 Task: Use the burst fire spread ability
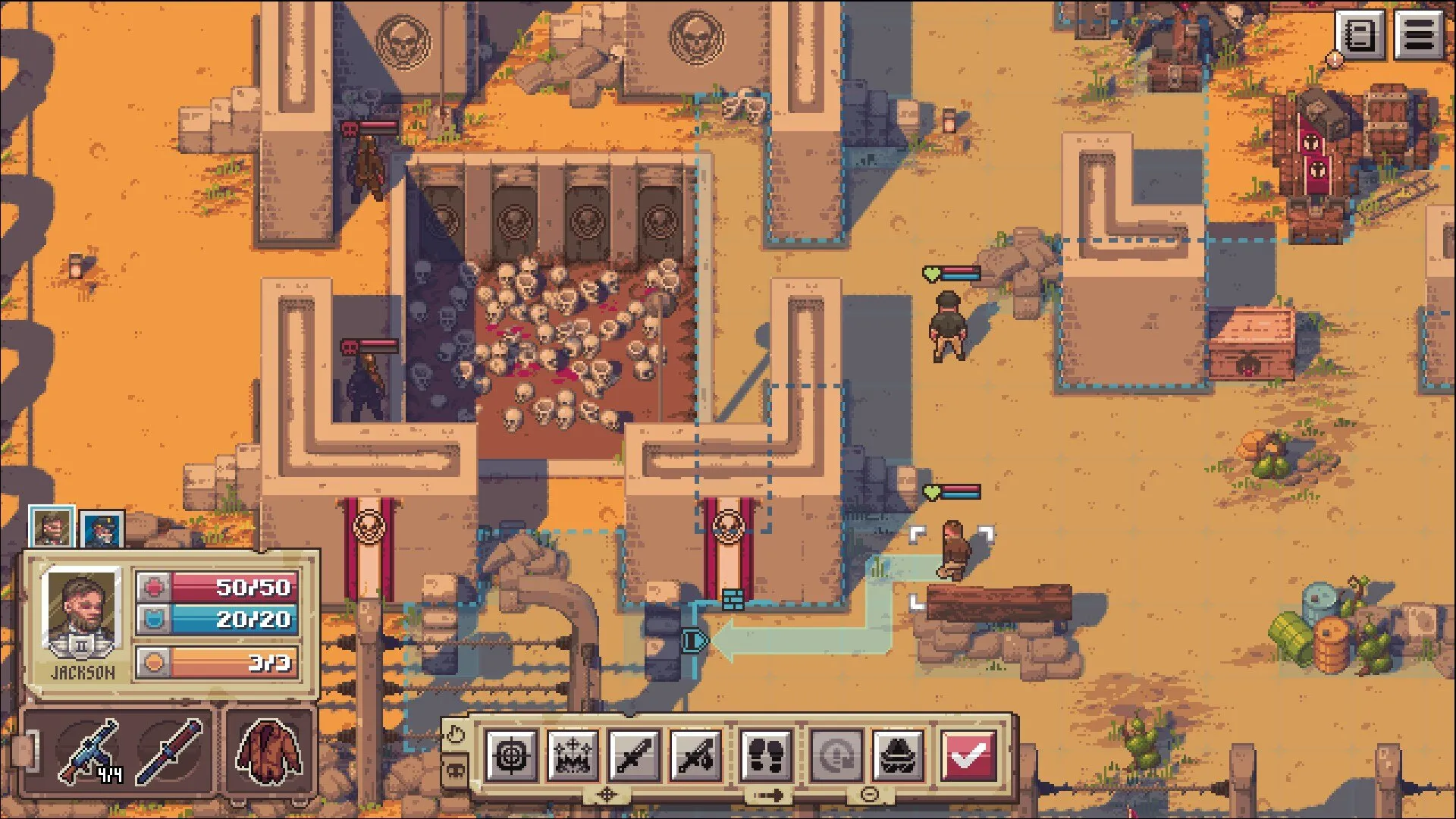[x=573, y=755]
